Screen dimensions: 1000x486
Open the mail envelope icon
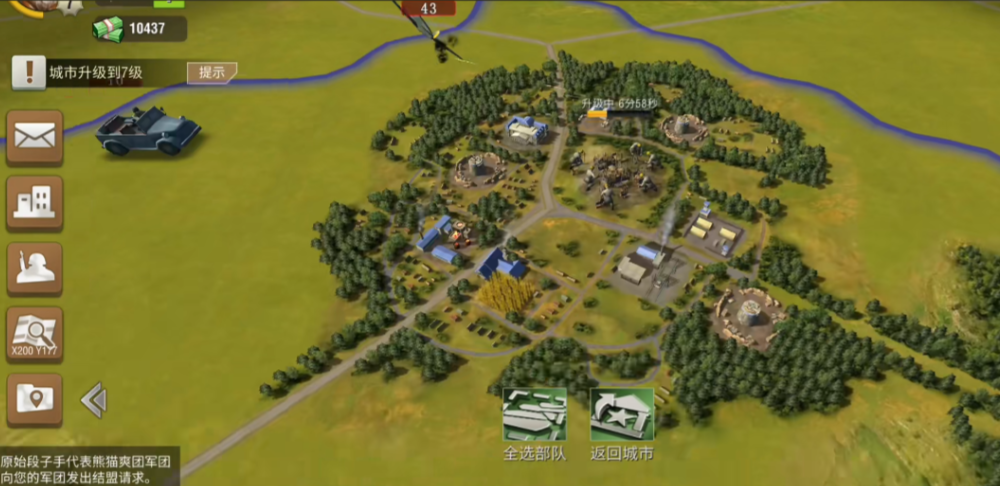(x=35, y=137)
